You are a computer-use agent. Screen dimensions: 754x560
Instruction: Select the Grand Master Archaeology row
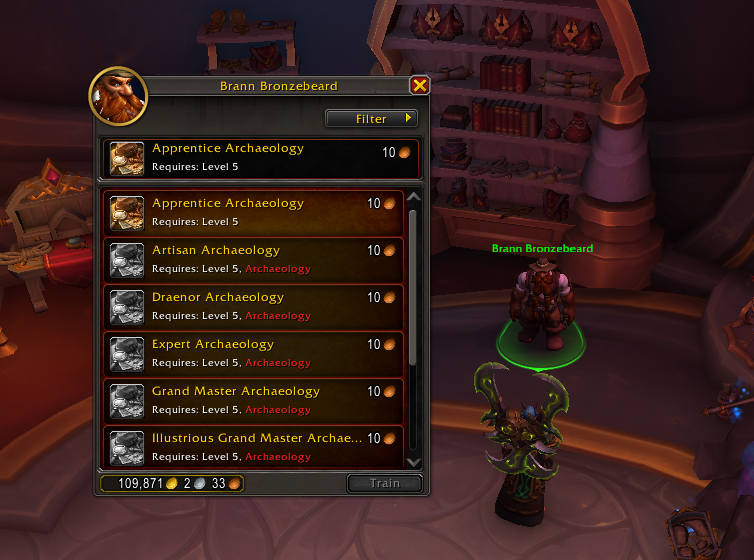pyautogui.click(x=254, y=398)
